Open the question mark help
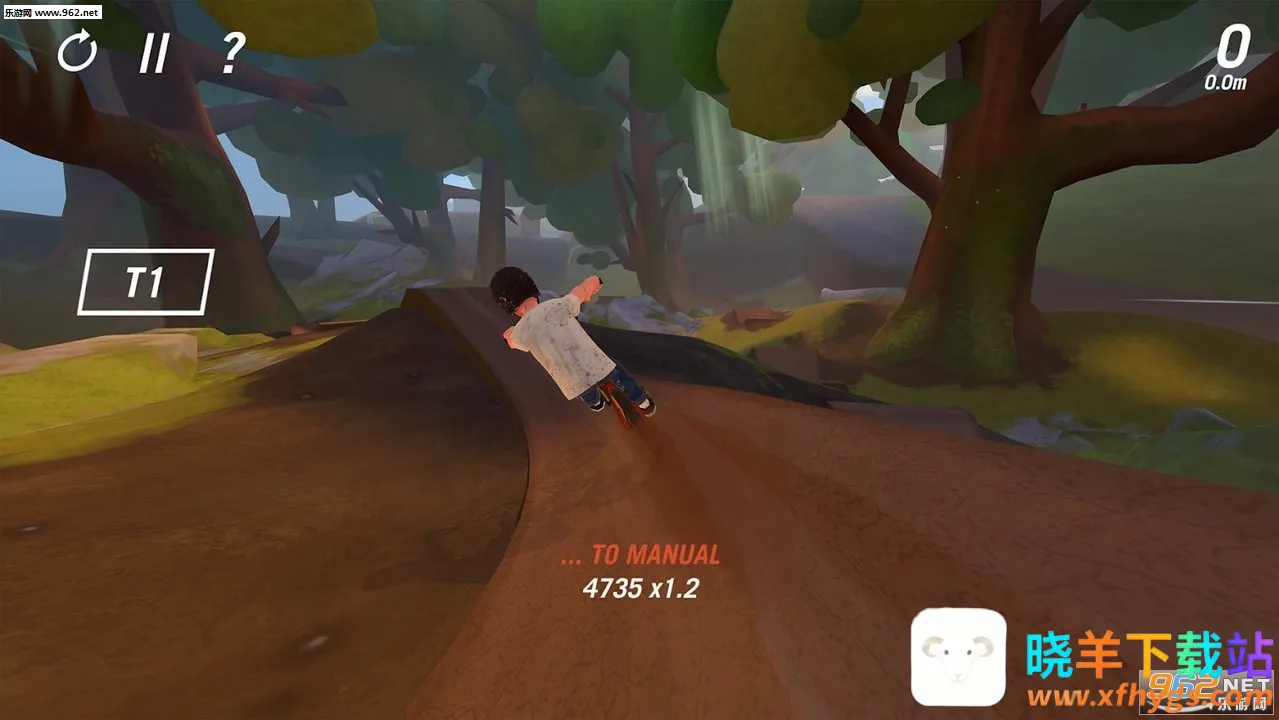The width and height of the screenshot is (1279, 720). (x=232, y=52)
